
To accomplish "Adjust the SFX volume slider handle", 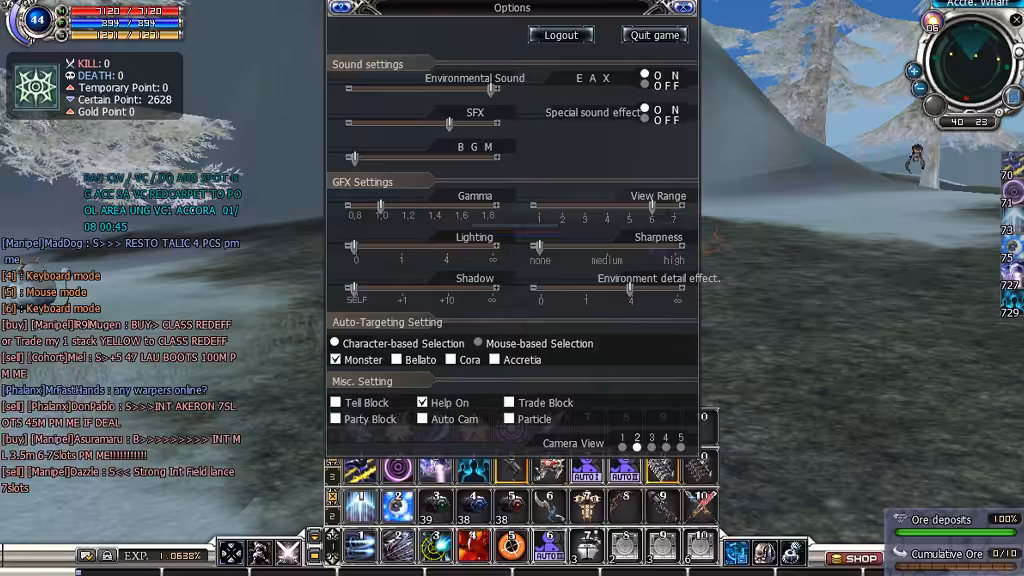I will point(449,124).
